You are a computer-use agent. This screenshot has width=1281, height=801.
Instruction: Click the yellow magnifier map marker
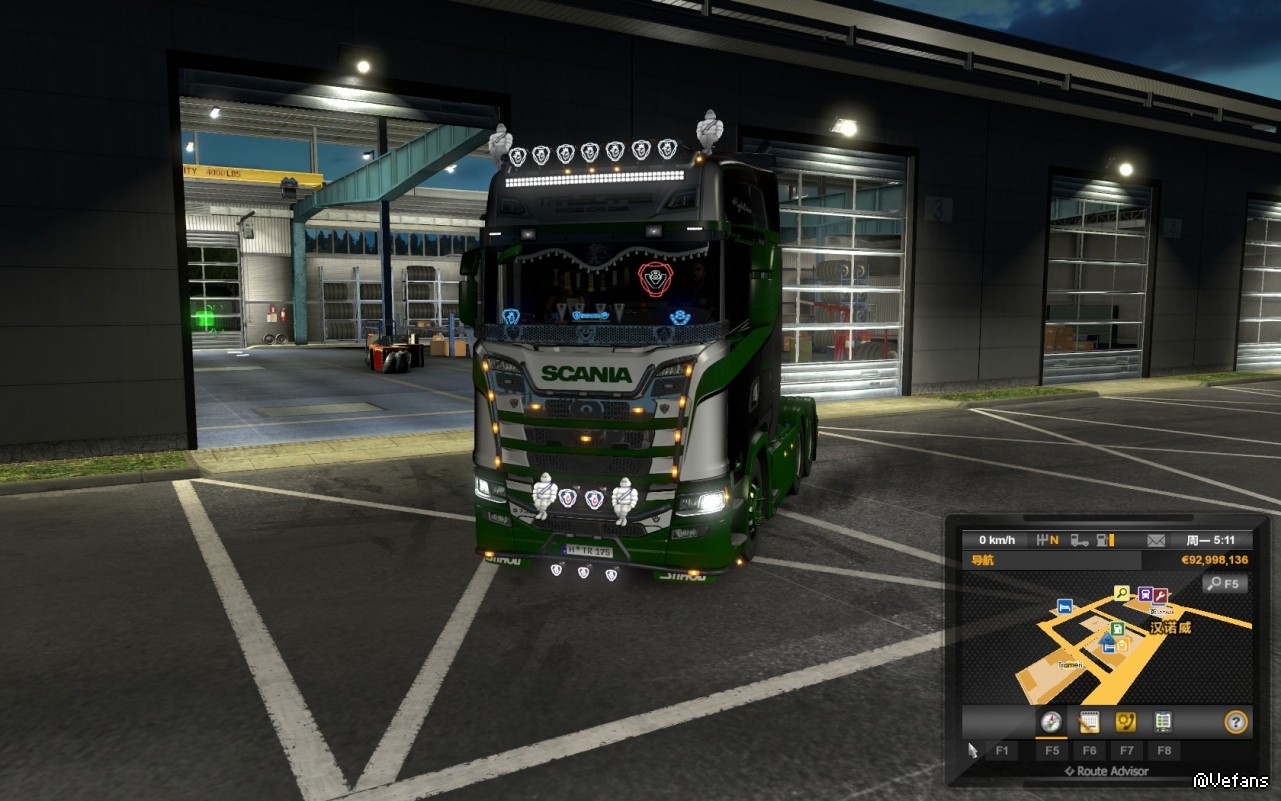click(x=1122, y=593)
